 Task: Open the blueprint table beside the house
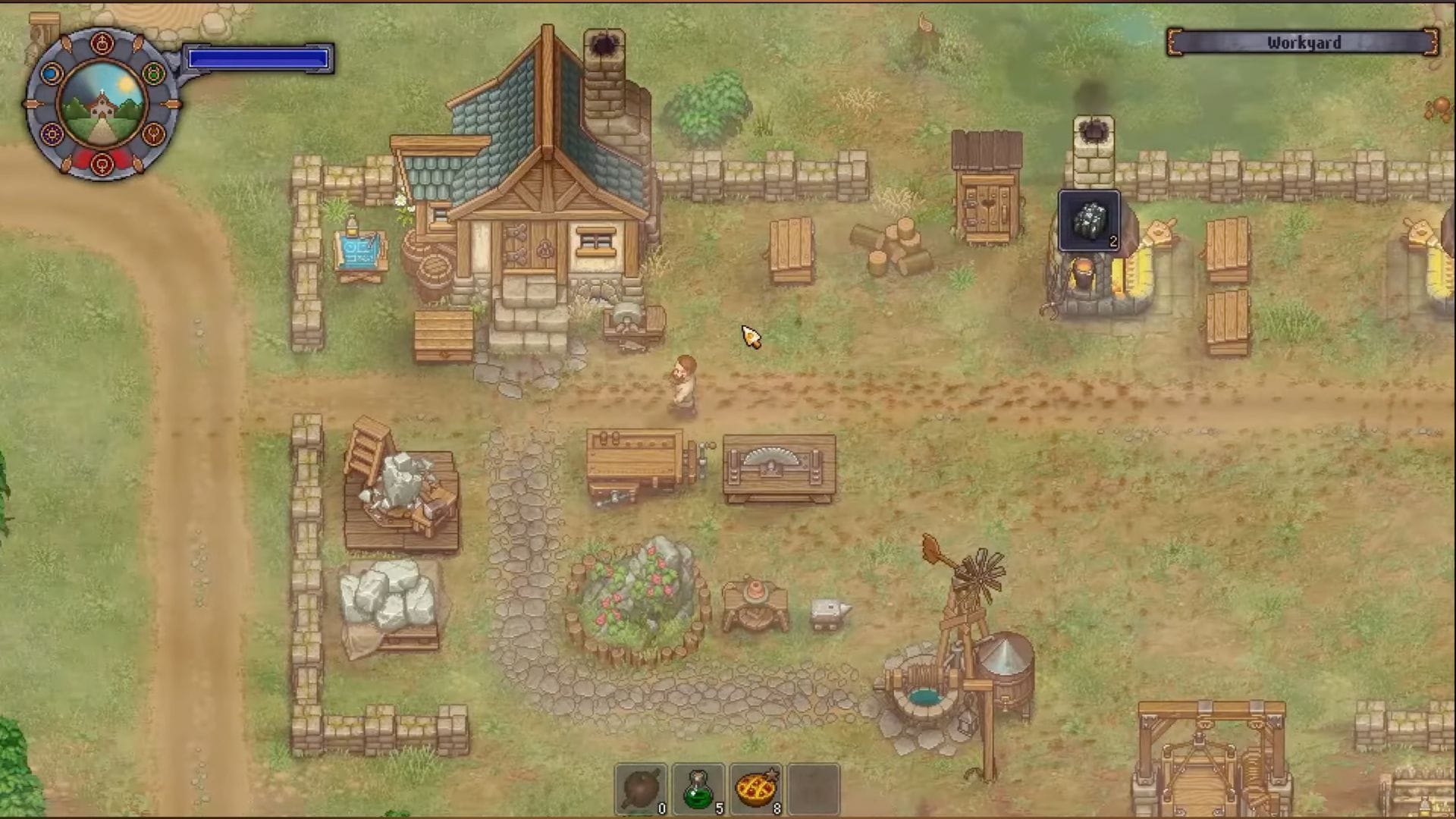[358, 250]
